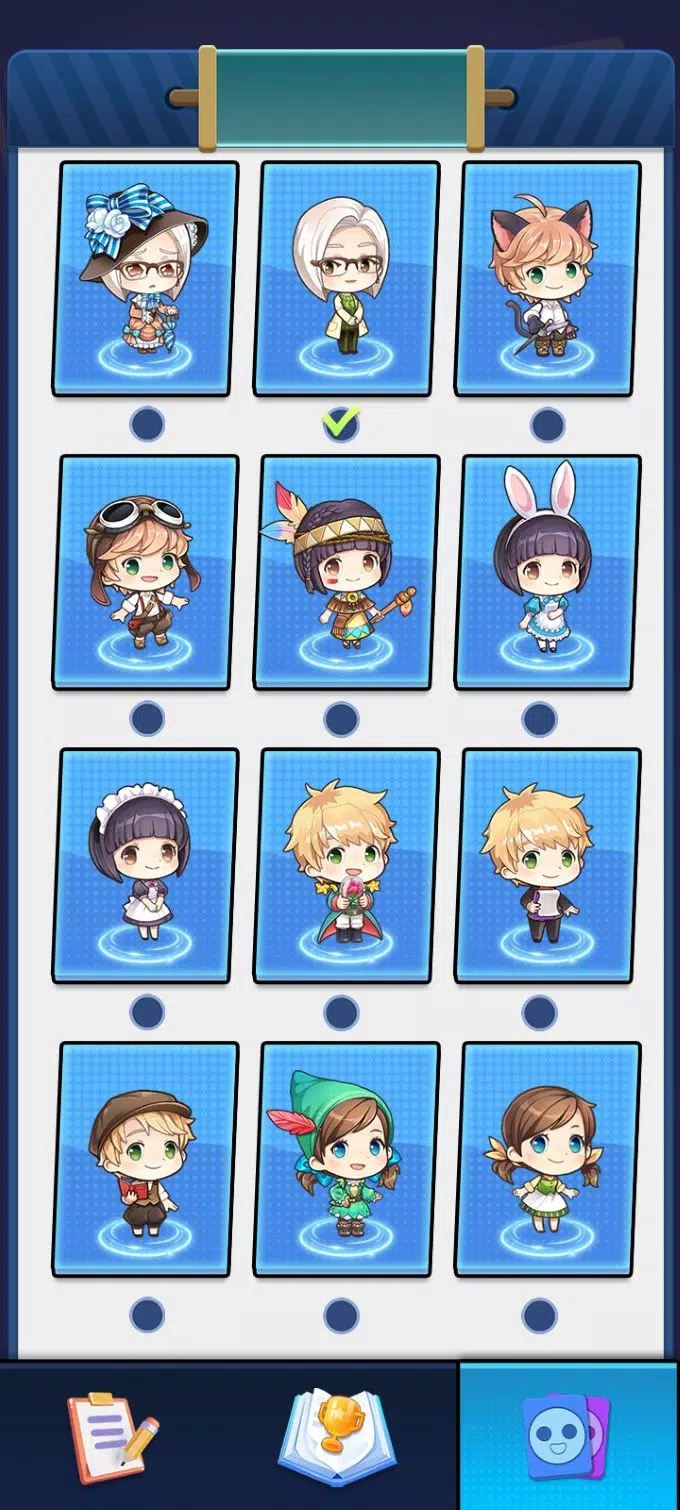Viewport: 680px width, 1510px height.
Task: Untick the checked circle under the grandpa card
Action: click(x=341, y=424)
